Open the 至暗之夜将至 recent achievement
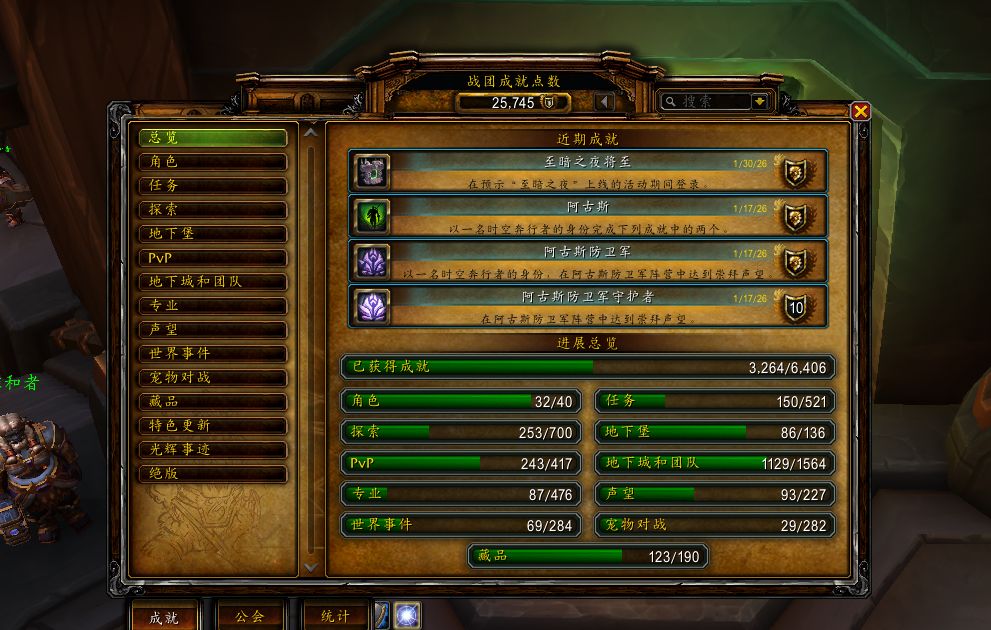The height and width of the screenshot is (630, 991). tap(588, 171)
